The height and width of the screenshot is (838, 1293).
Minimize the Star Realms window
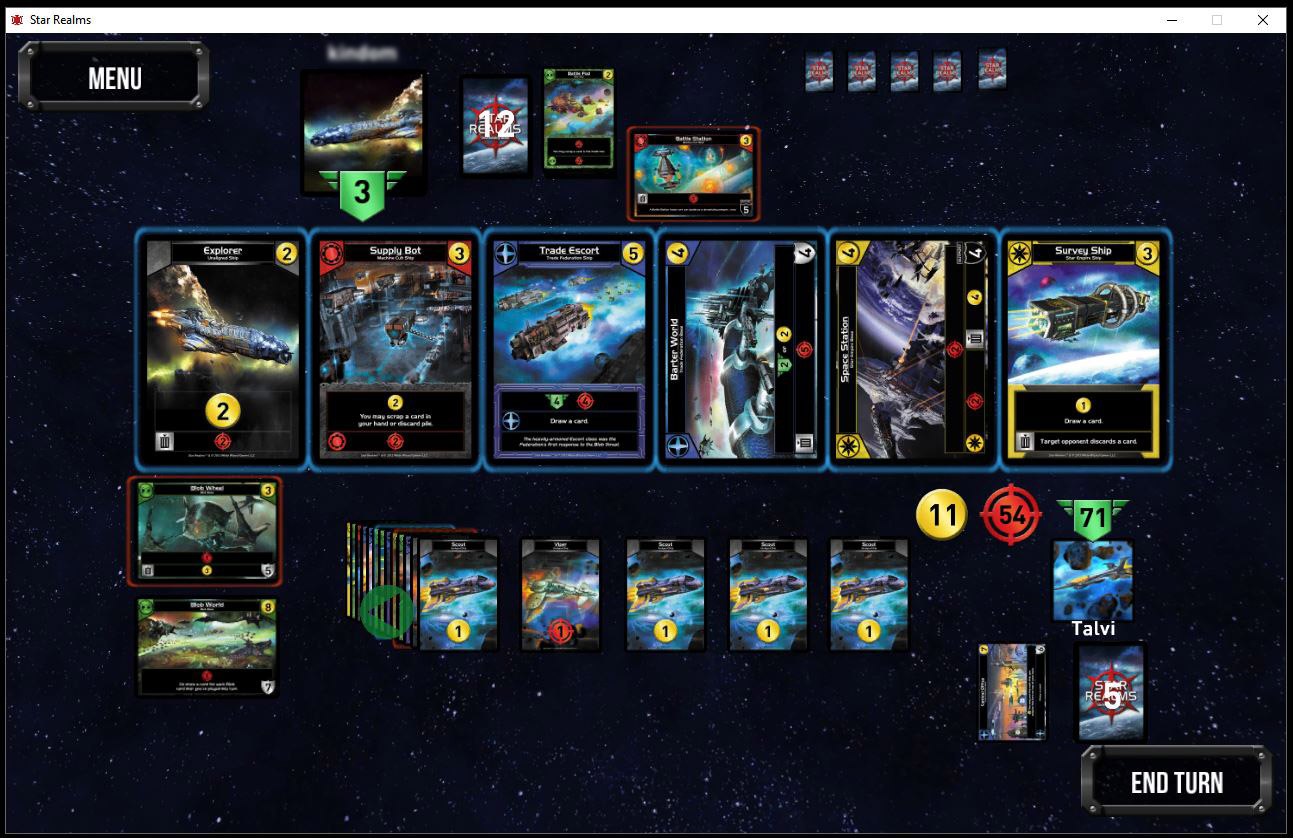point(1171,20)
